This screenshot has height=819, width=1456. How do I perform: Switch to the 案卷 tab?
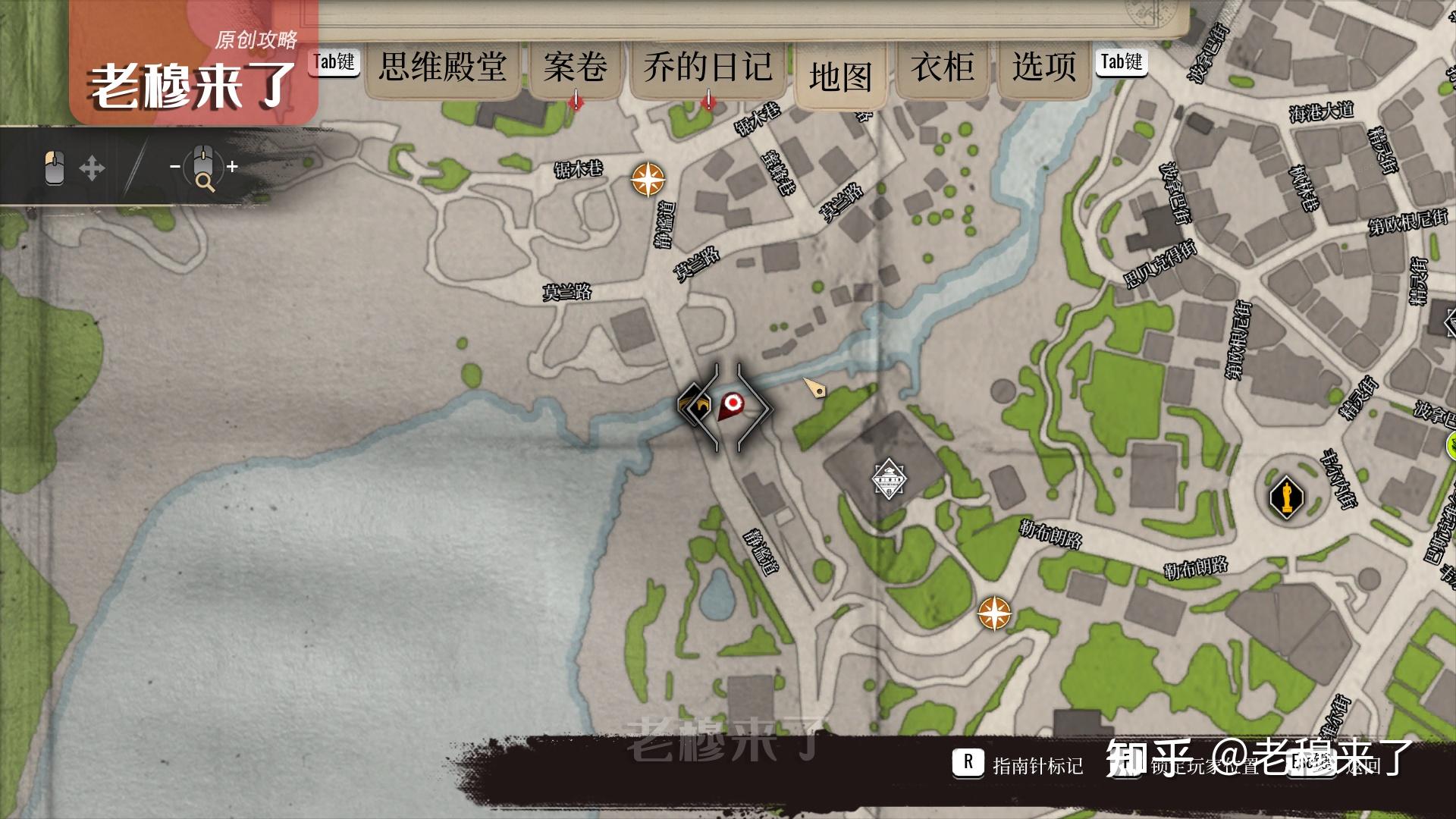point(575,67)
